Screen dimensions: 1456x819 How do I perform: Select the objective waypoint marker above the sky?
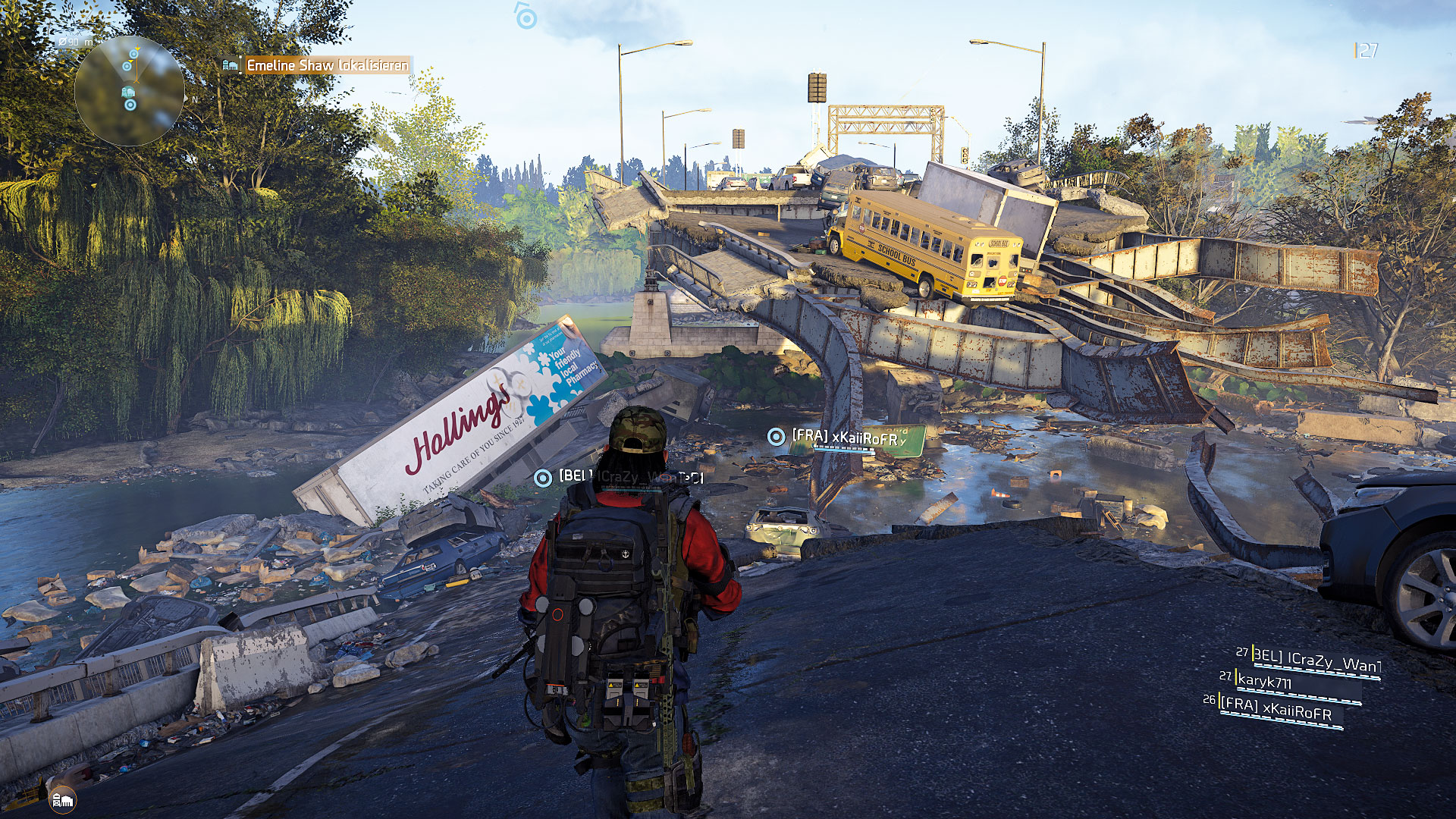pos(526,17)
